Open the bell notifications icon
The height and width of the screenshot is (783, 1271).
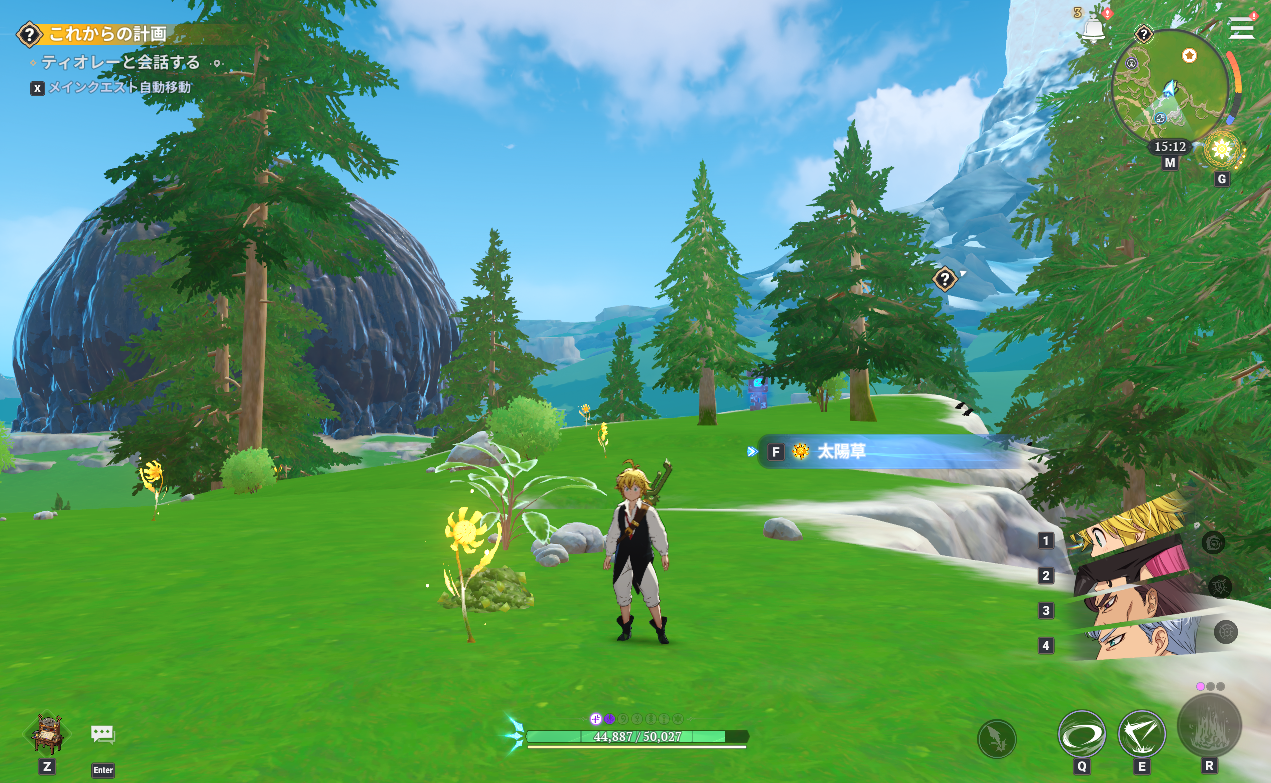pyautogui.click(x=1093, y=29)
